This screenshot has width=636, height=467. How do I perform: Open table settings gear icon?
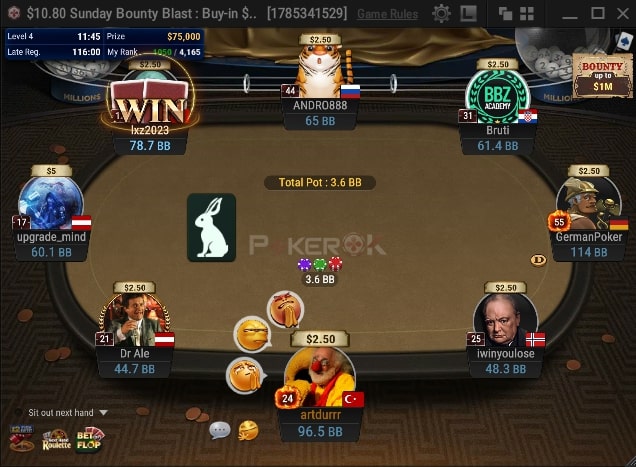(x=441, y=14)
